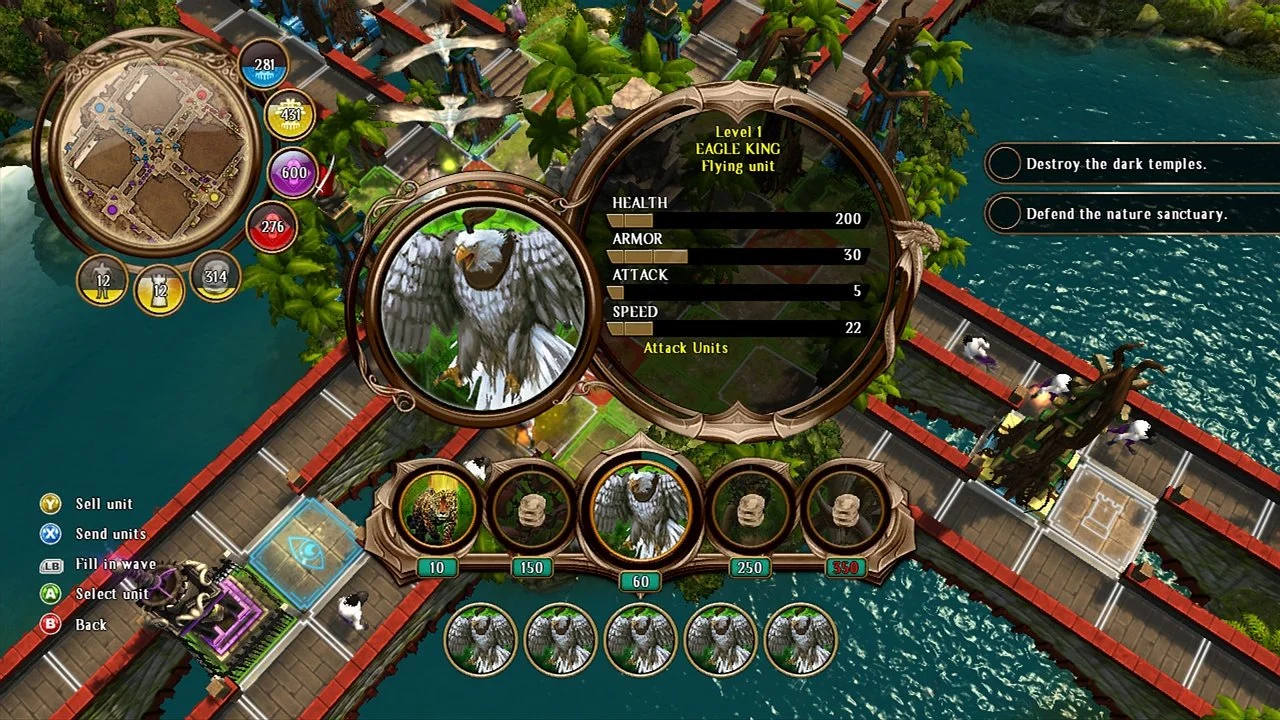Click the grey orb showing 314
The height and width of the screenshot is (720, 1280).
tap(215, 276)
